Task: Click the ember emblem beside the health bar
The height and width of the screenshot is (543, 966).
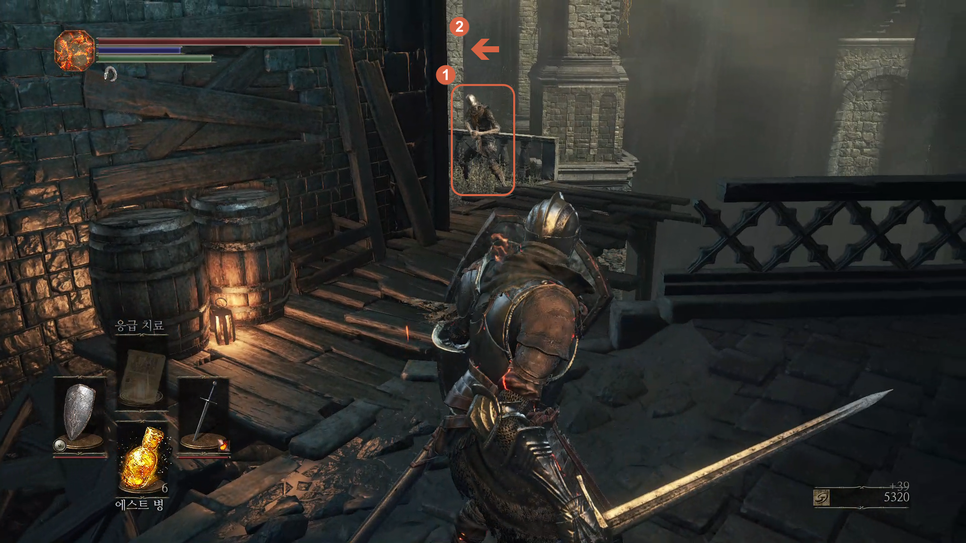Action: (74, 51)
